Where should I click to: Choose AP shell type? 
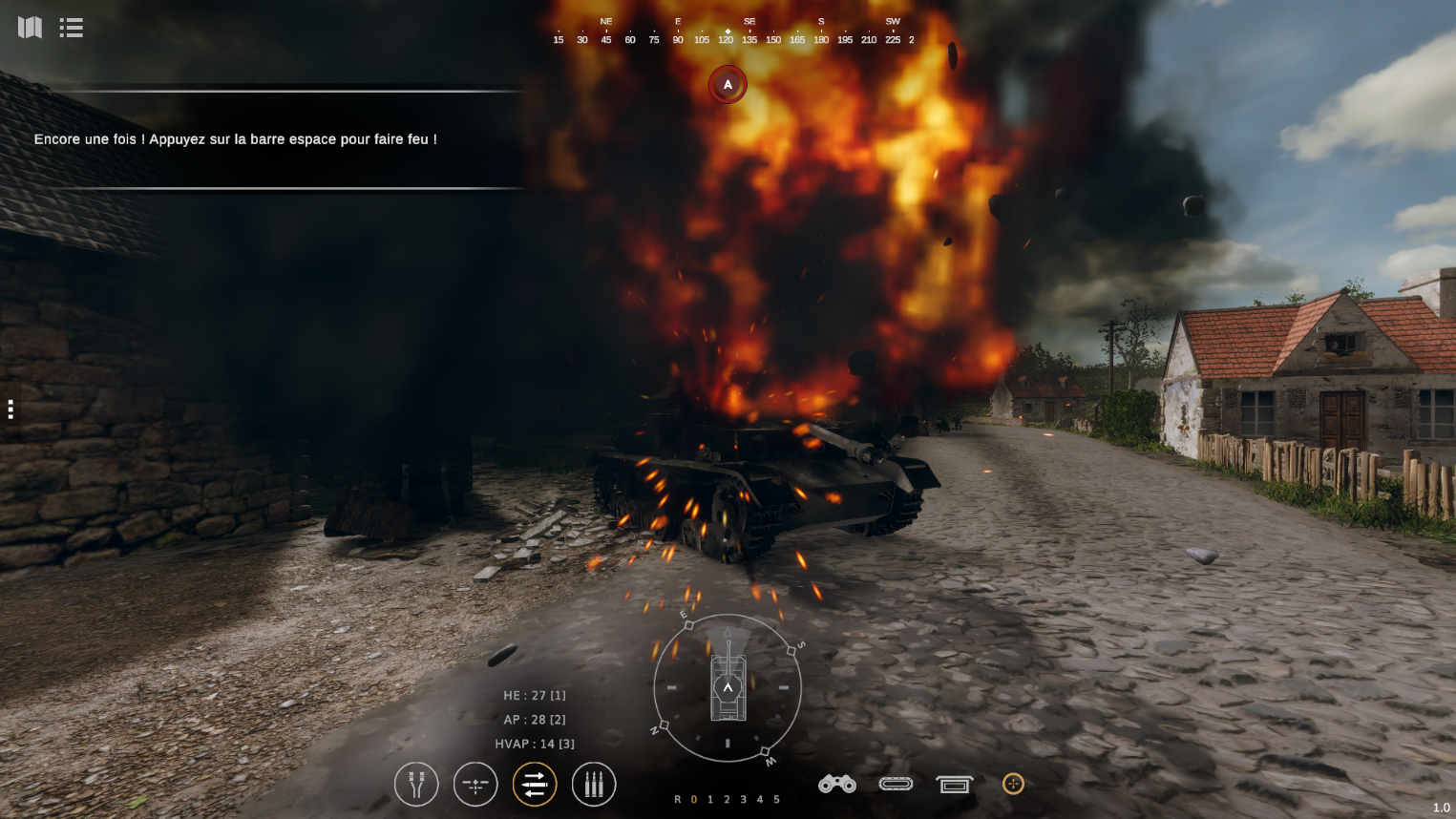click(x=535, y=720)
